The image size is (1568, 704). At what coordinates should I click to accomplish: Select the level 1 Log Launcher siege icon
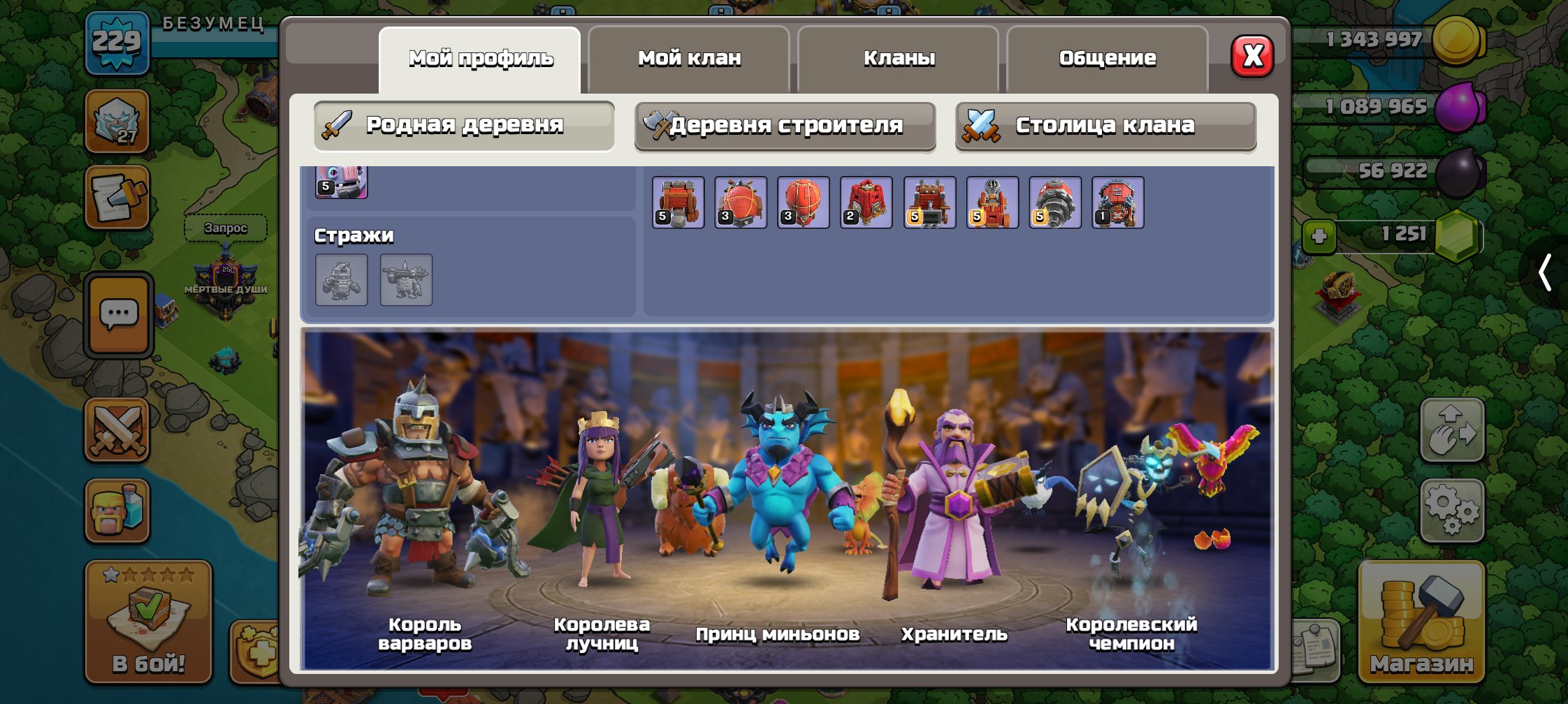pyautogui.click(x=1119, y=201)
